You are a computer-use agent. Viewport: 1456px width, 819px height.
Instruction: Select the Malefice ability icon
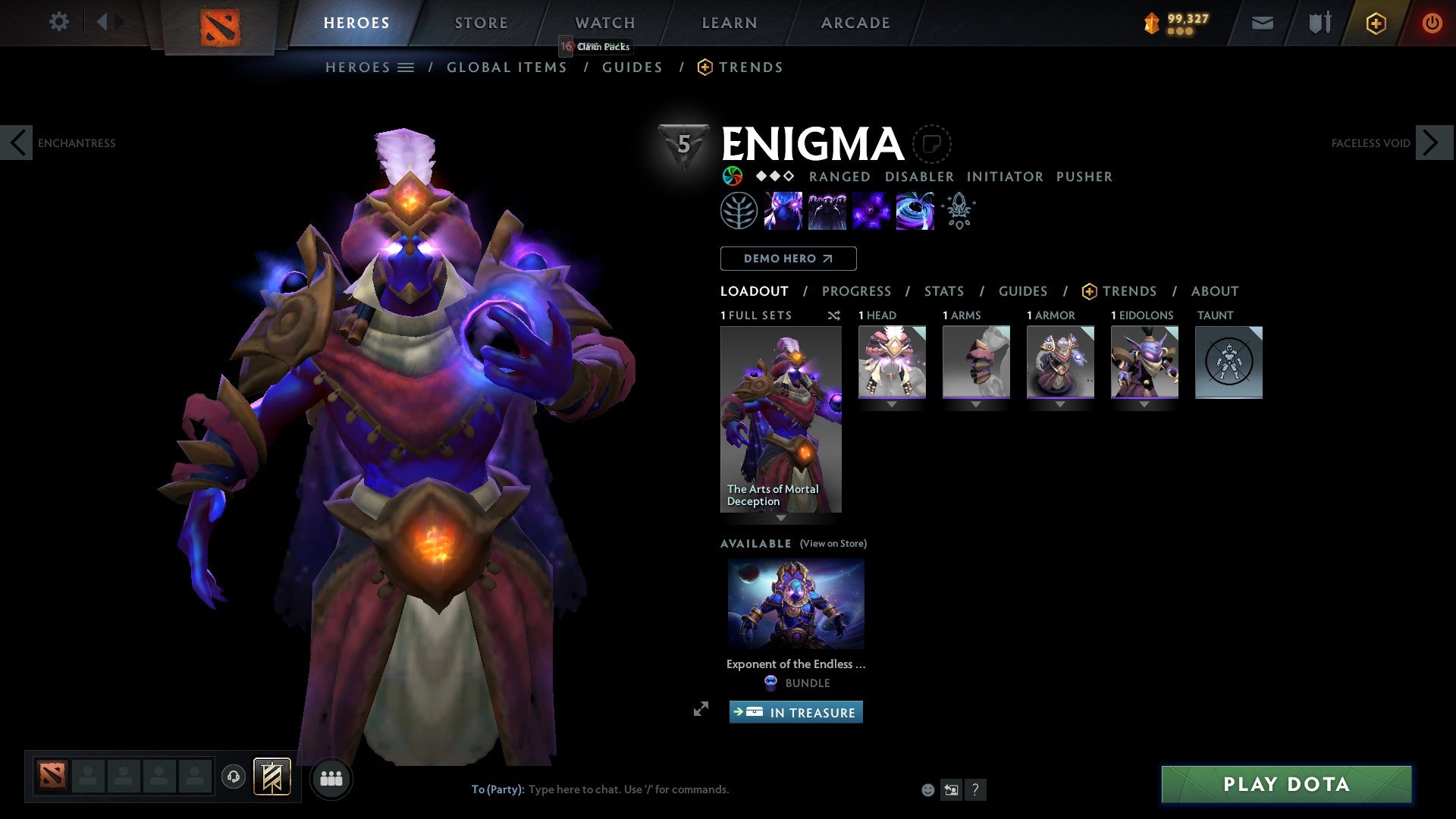point(785,211)
